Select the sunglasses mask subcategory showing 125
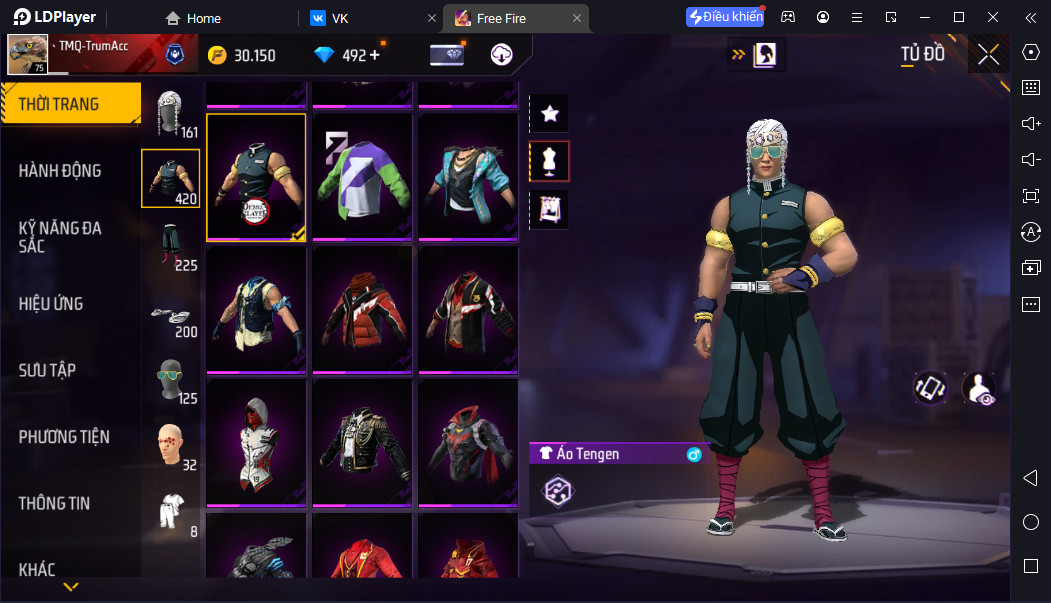The image size is (1051, 603). tap(171, 380)
